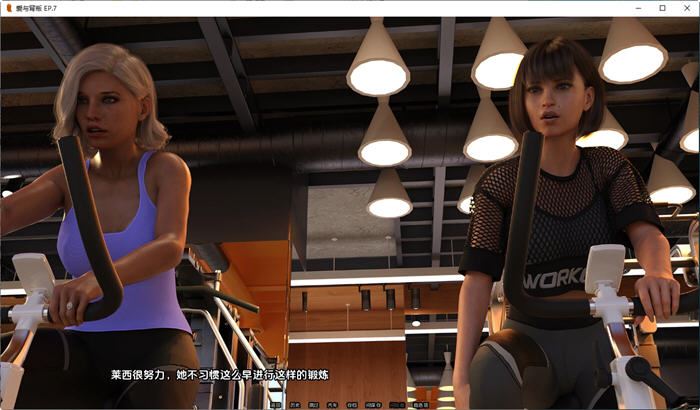Activate the Skip (跳过) quick menu button
This screenshot has height=410, width=700.
tap(313, 405)
